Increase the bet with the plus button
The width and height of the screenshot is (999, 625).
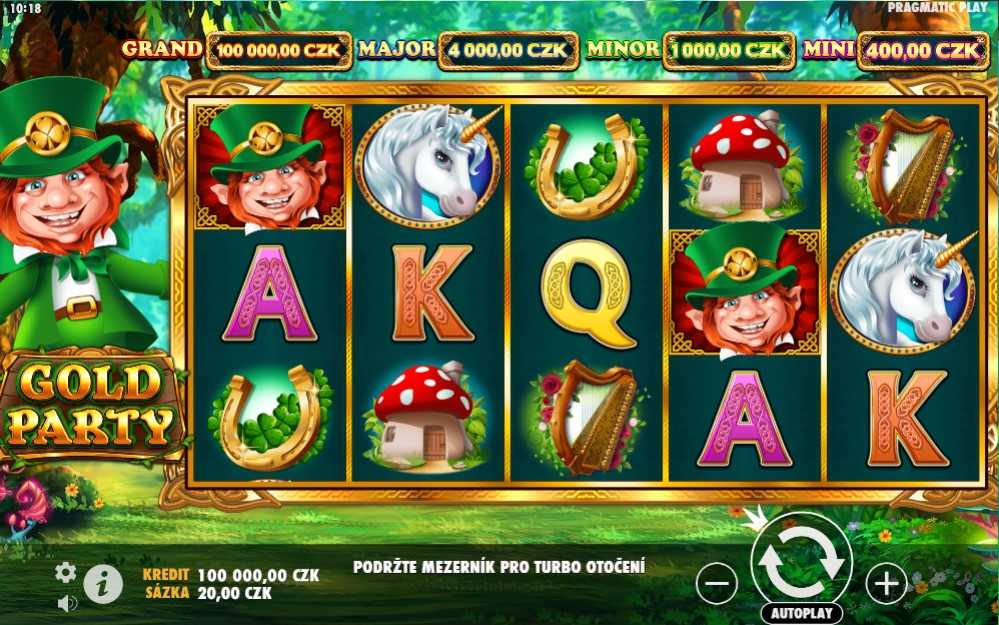(886, 583)
